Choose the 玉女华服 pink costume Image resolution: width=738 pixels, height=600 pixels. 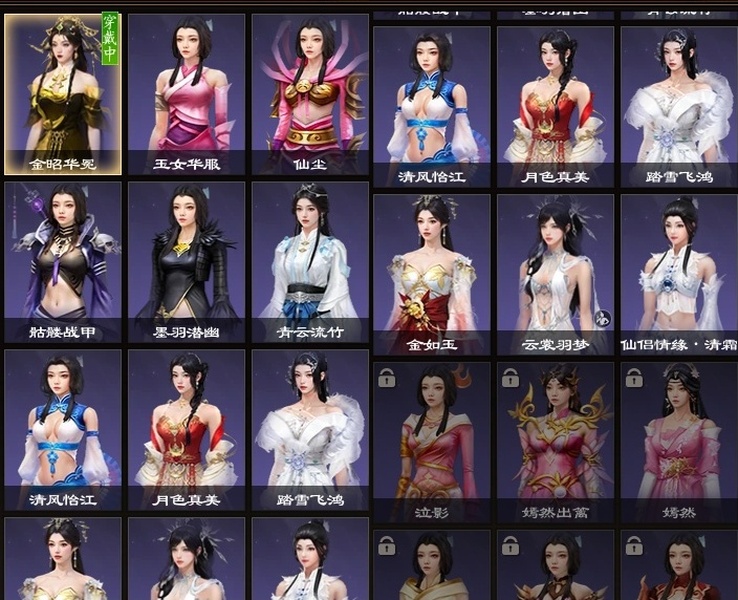[x=186, y=92]
